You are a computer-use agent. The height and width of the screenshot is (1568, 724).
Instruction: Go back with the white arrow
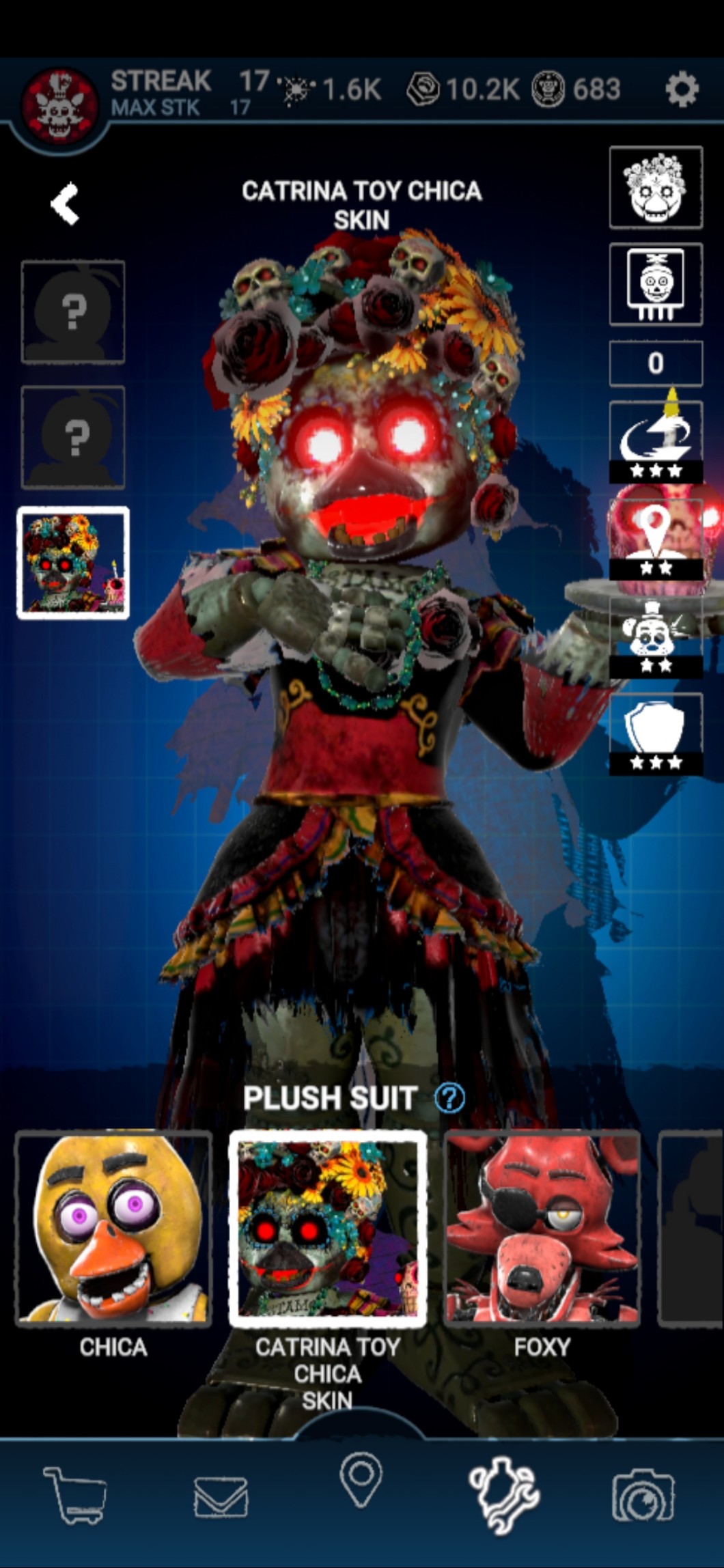(66, 204)
